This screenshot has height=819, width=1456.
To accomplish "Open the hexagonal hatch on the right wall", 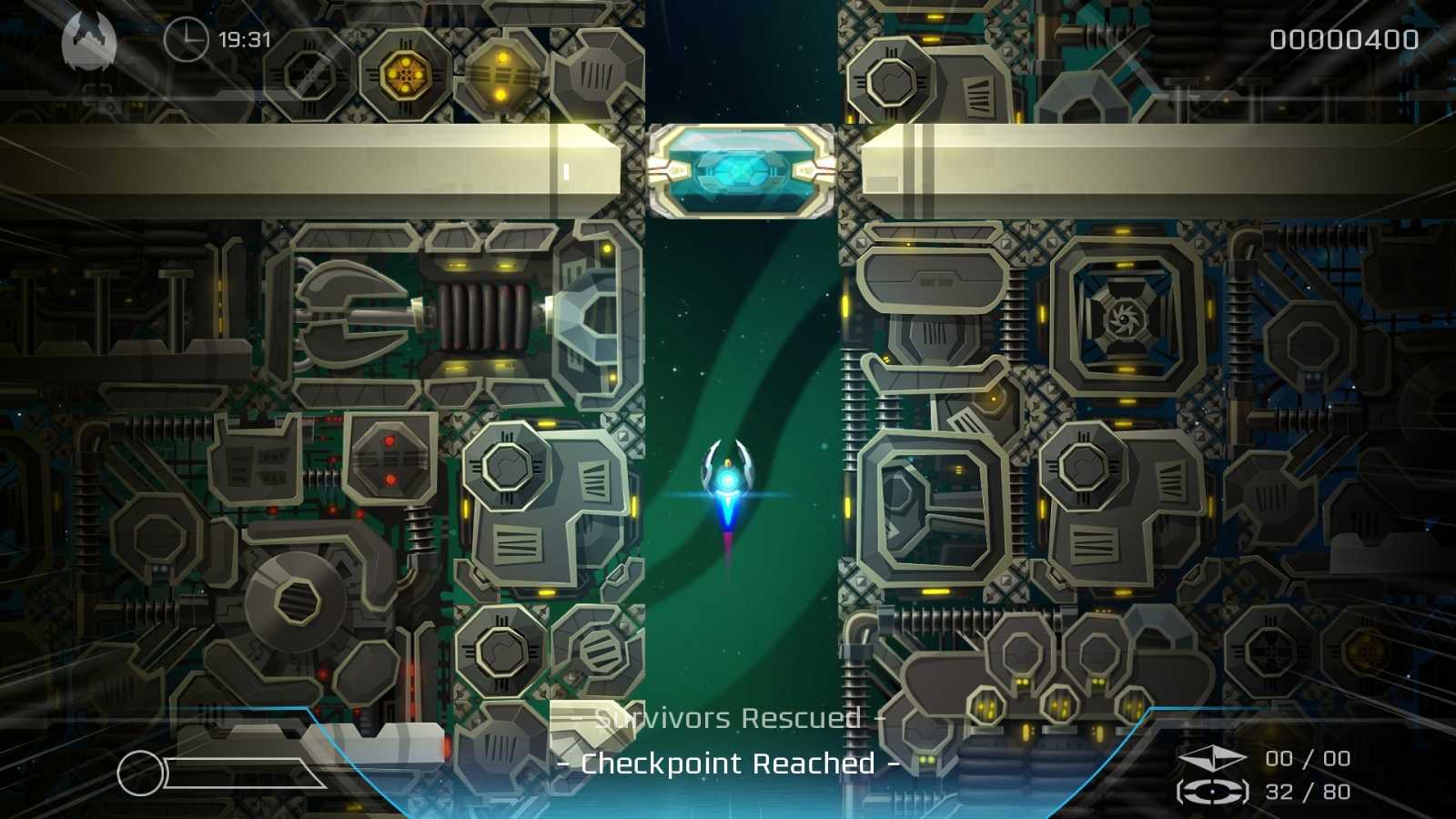I will coord(1083,464).
